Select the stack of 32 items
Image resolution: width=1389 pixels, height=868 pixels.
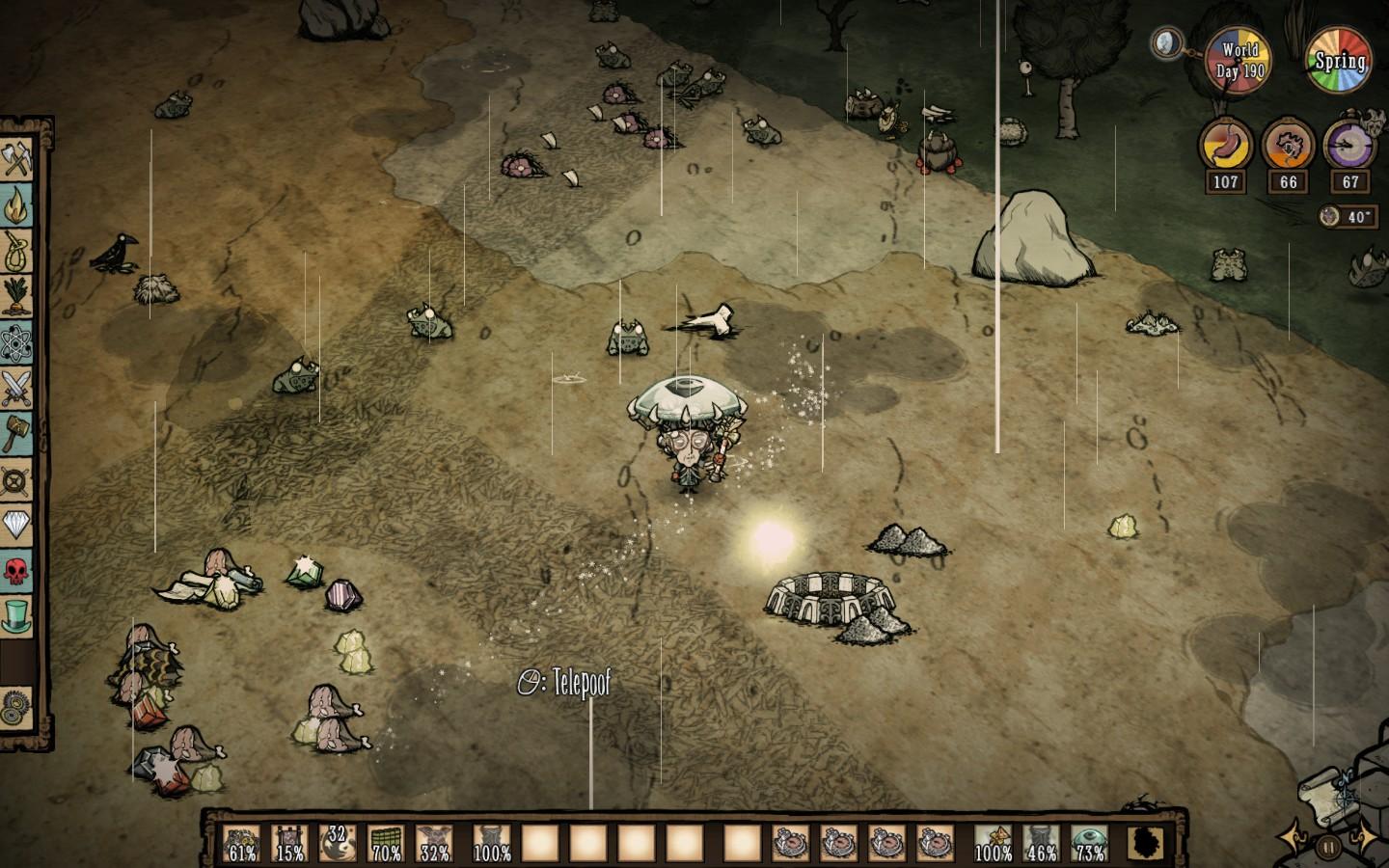[x=337, y=842]
